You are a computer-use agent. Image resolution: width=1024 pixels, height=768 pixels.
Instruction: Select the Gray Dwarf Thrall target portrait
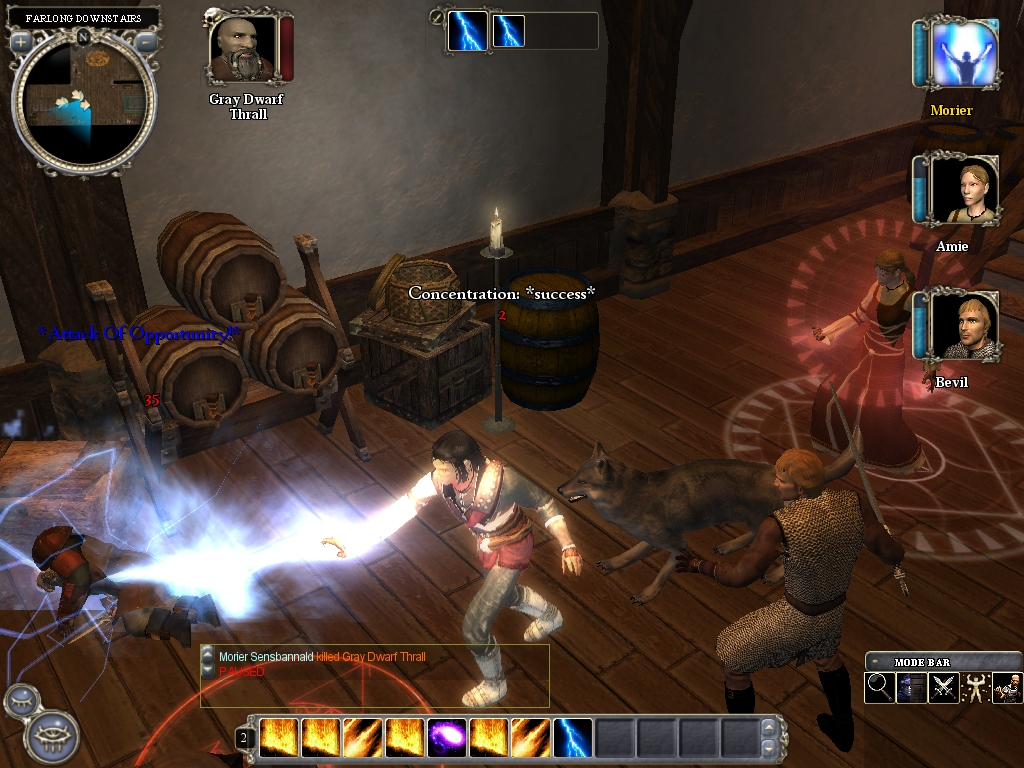(x=244, y=49)
